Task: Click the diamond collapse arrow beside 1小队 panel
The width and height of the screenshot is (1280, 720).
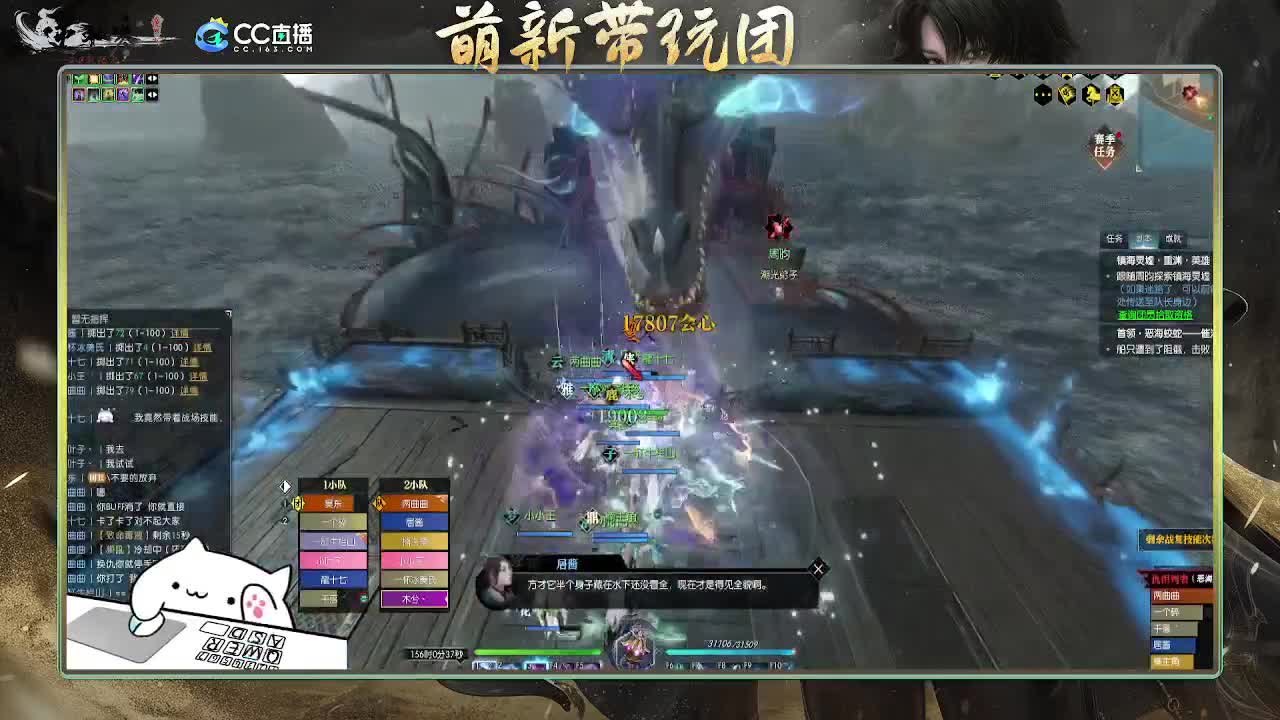Action: pyautogui.click(x=287, y=488)
